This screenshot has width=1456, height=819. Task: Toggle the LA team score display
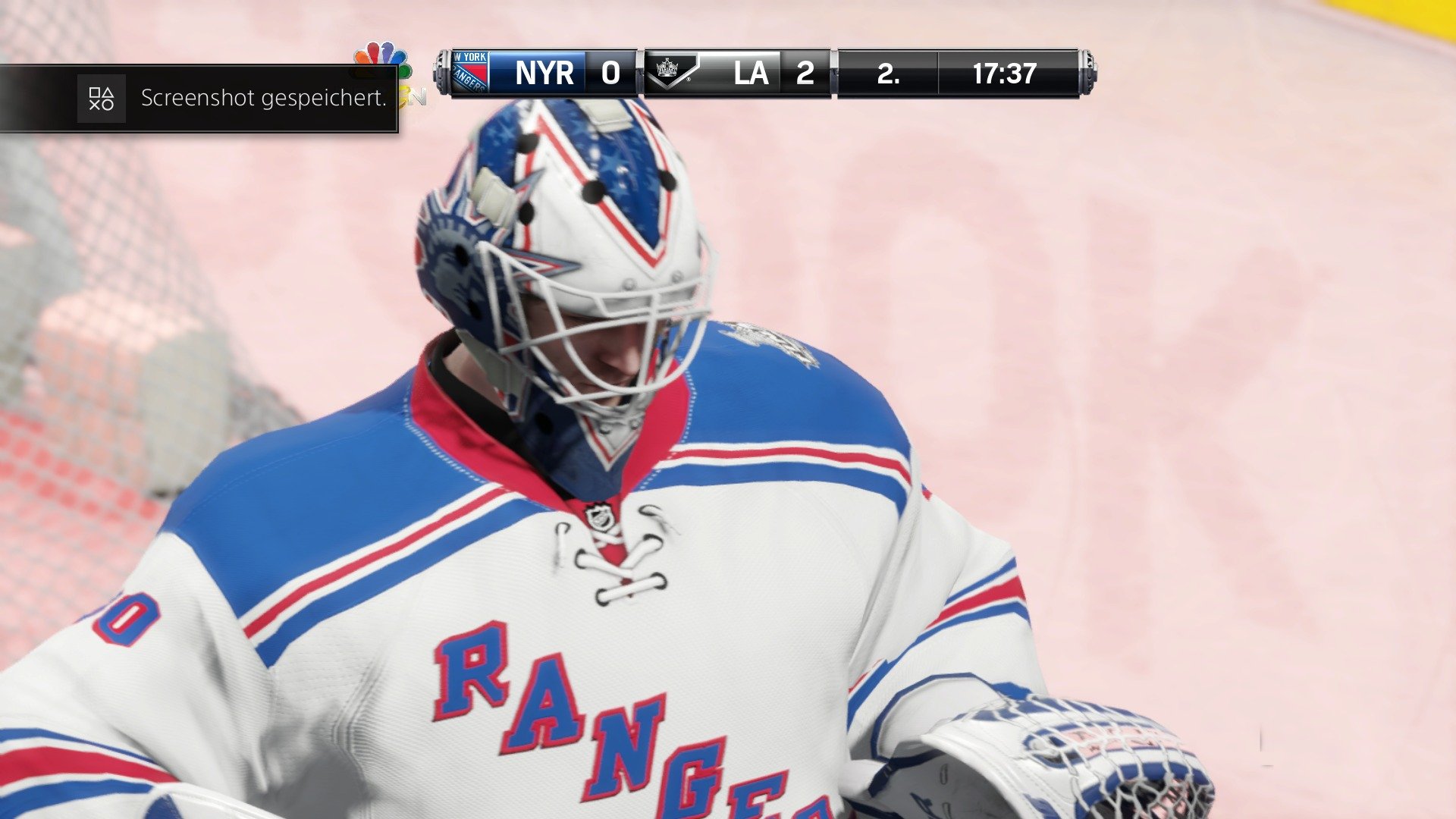(805, 74)
